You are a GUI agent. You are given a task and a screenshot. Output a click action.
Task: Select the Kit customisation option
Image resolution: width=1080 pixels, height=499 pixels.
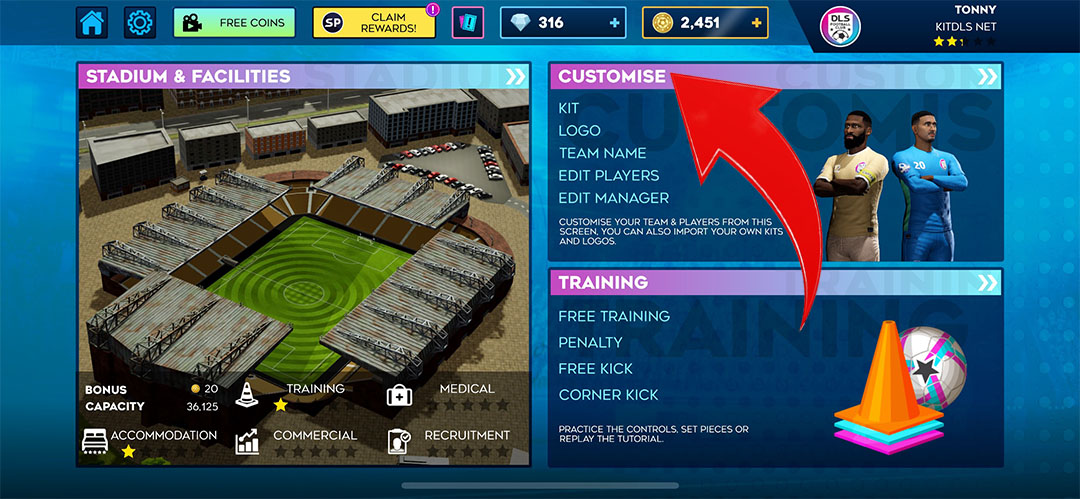(x=569, y=108)
